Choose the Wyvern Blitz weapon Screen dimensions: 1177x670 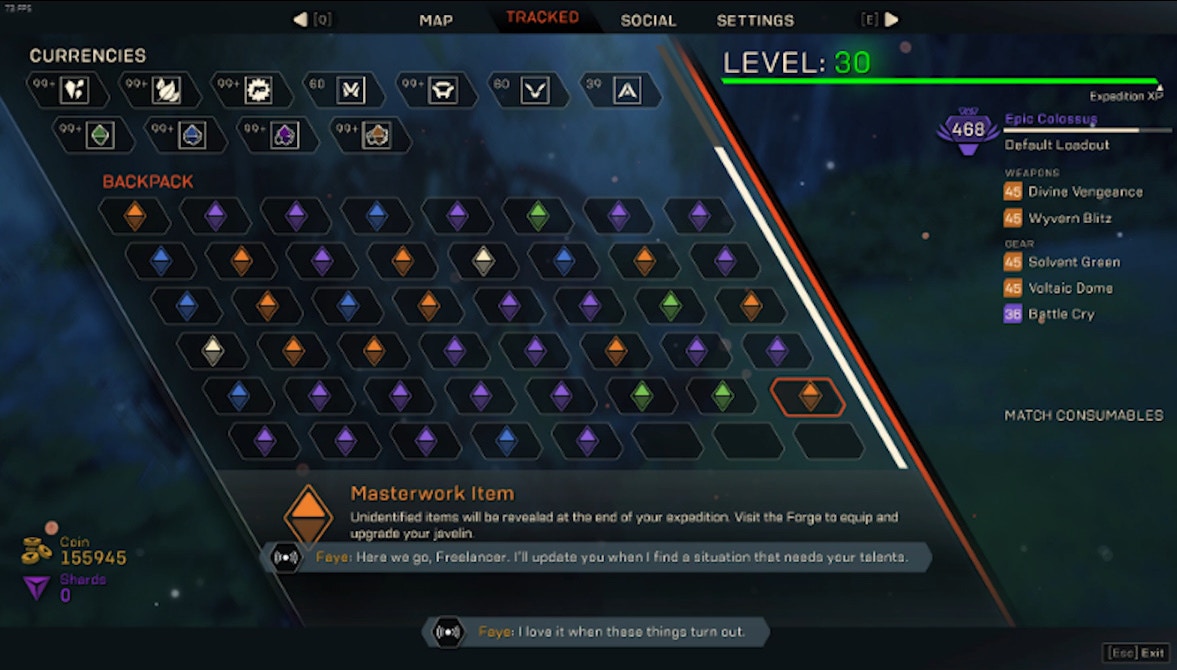click(x=1069, y=218)
